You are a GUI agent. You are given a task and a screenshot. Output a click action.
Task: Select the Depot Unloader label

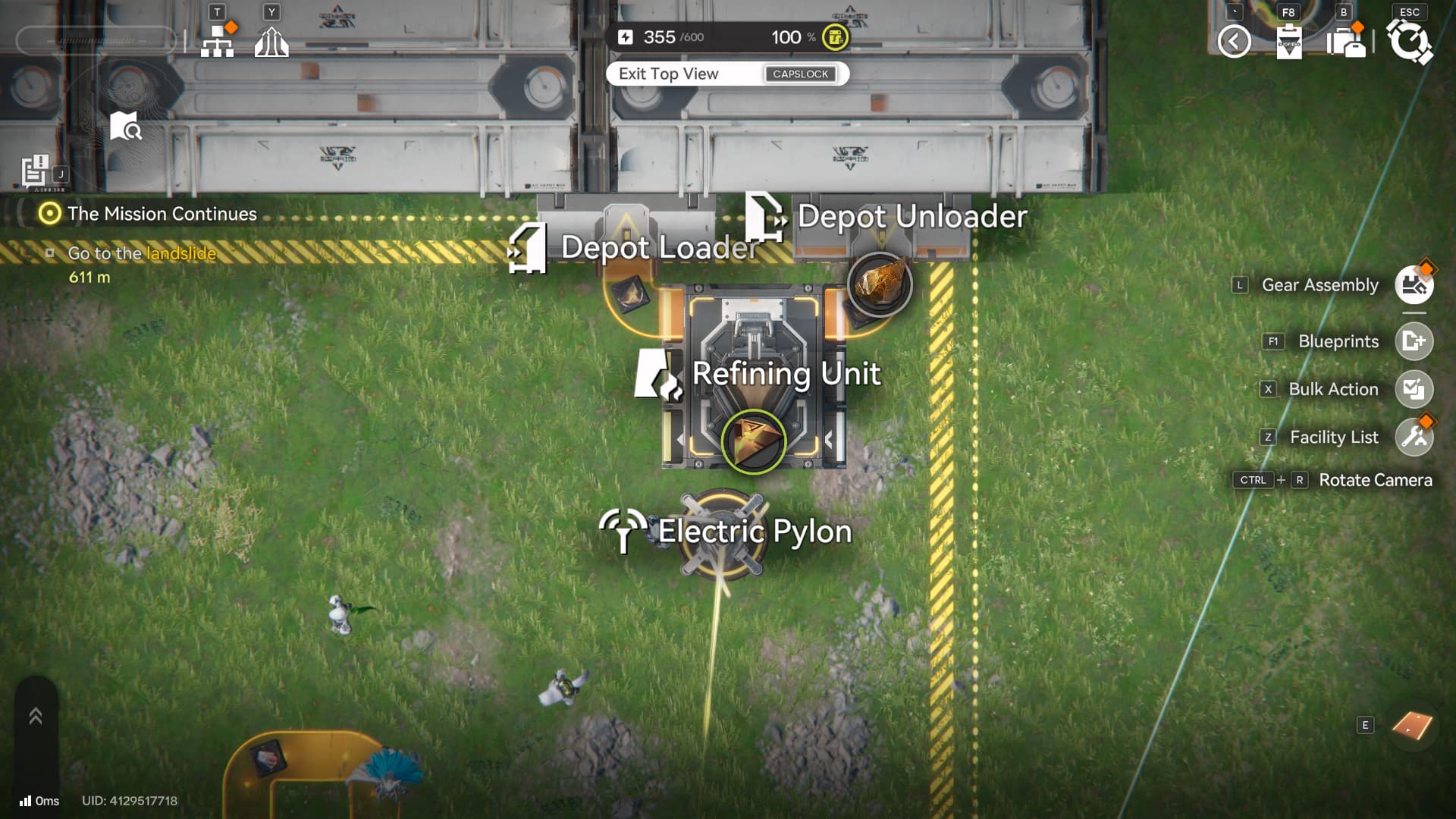912,216
